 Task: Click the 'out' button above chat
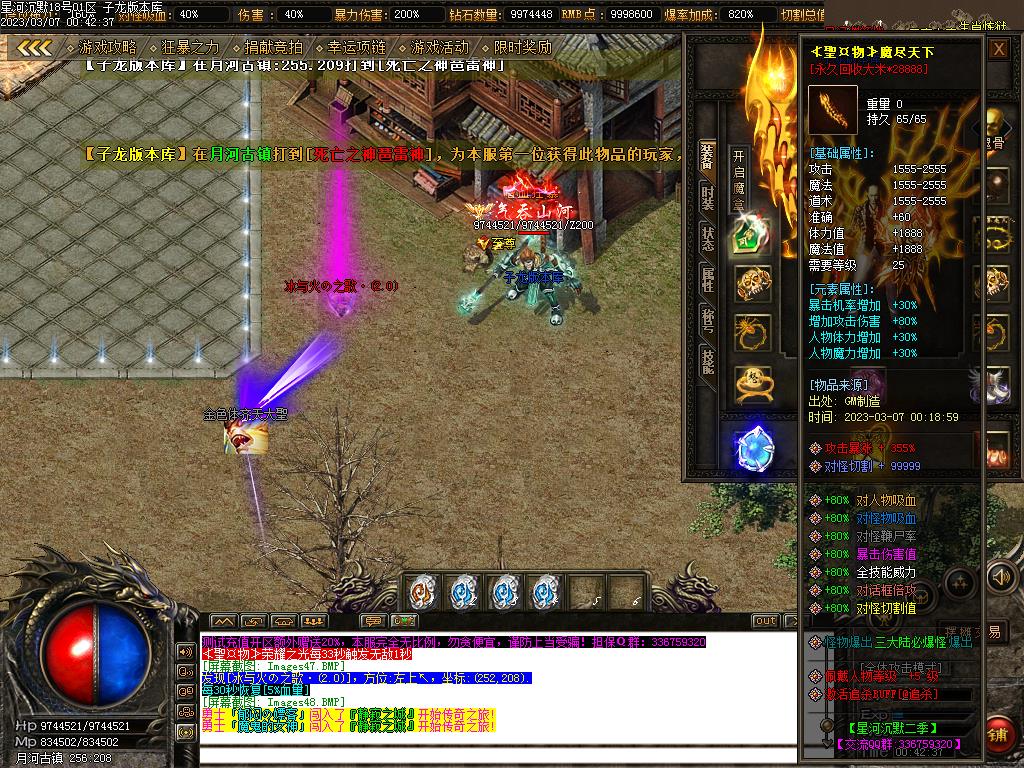[x=764, y=621]
